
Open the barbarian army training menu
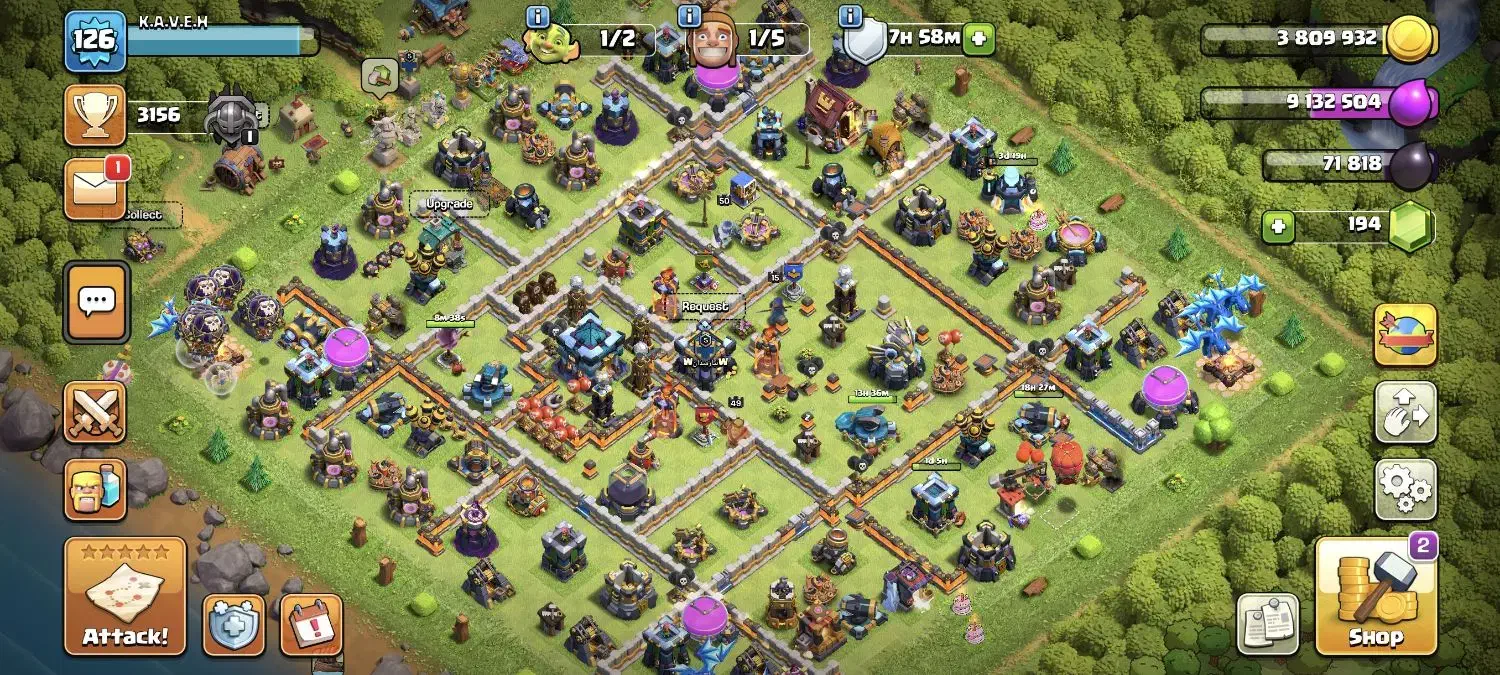point(96,489)
